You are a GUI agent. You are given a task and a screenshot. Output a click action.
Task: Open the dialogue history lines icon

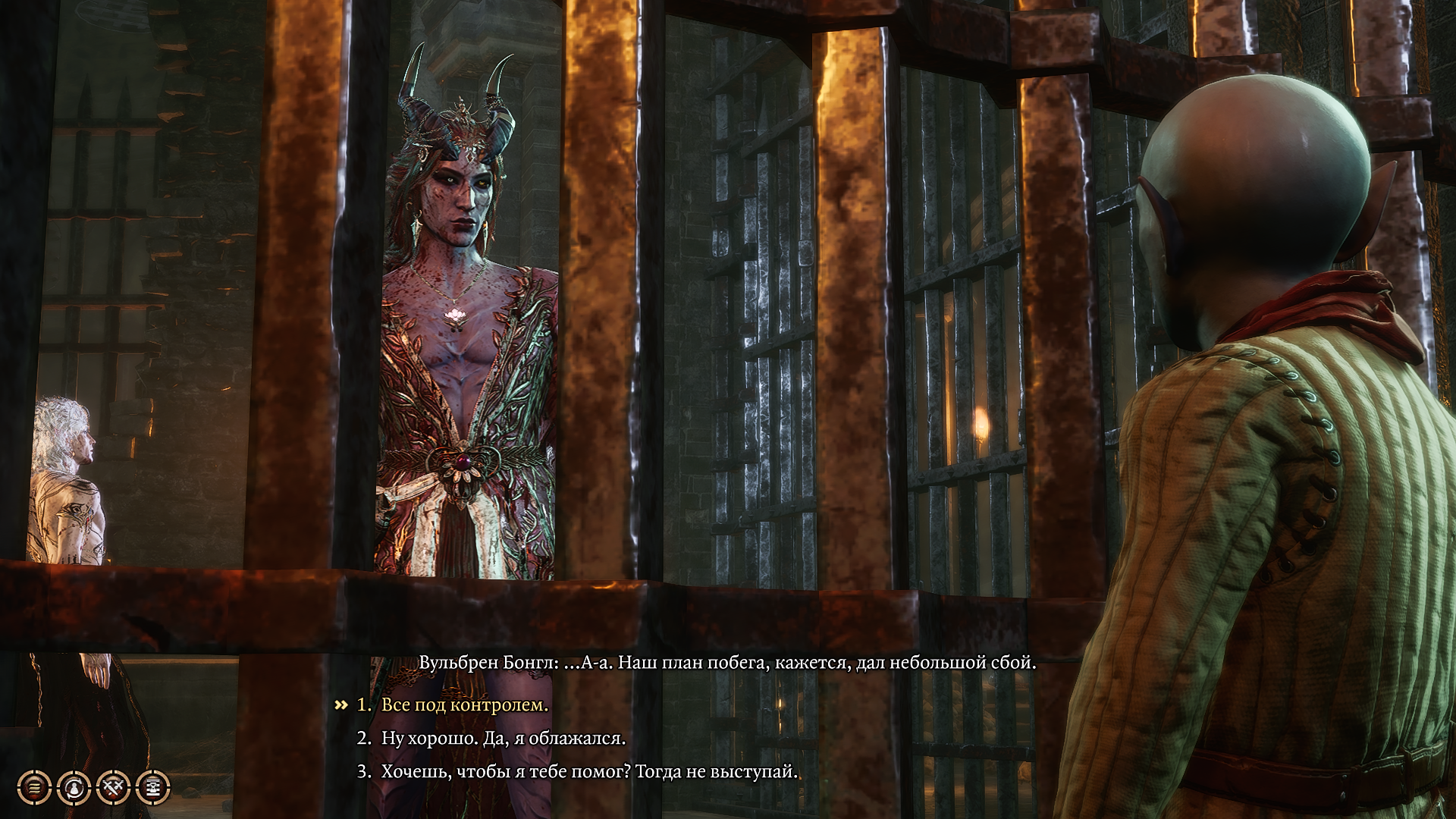click(x=34, y=788)
